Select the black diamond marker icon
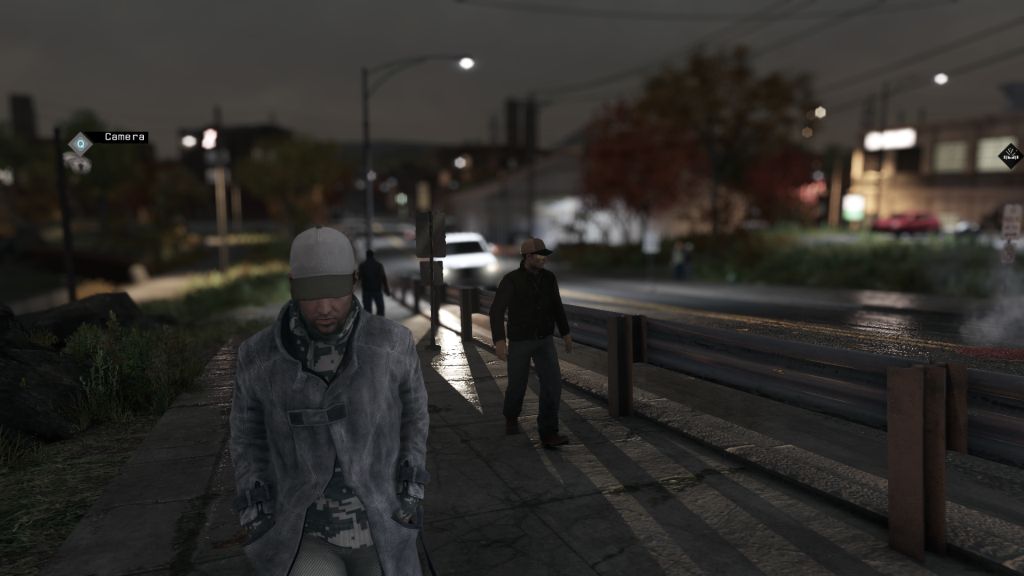Image resolution: width=1024 pixels, height=576 pixels. tap(1010, 156)
